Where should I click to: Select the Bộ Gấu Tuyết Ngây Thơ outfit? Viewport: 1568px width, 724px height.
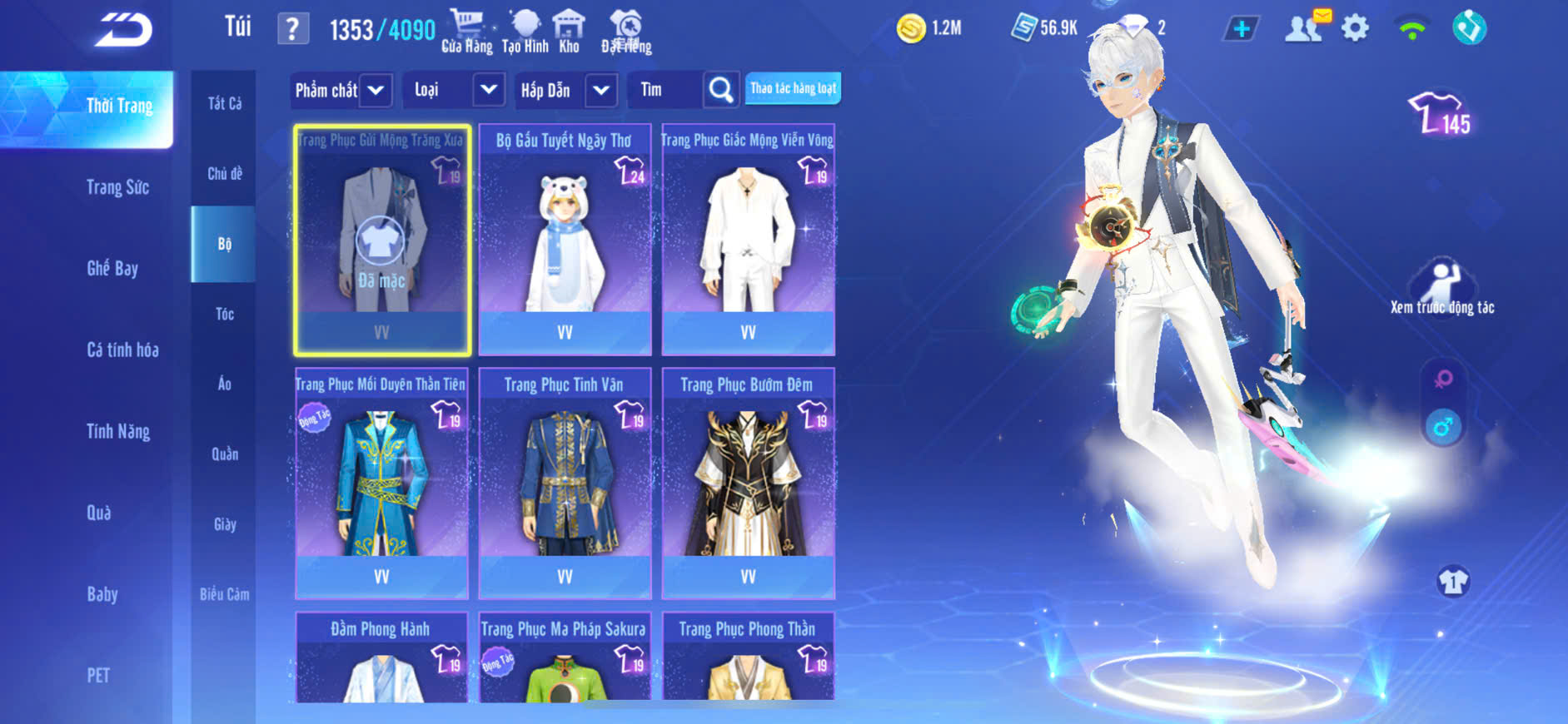point(565,240)
